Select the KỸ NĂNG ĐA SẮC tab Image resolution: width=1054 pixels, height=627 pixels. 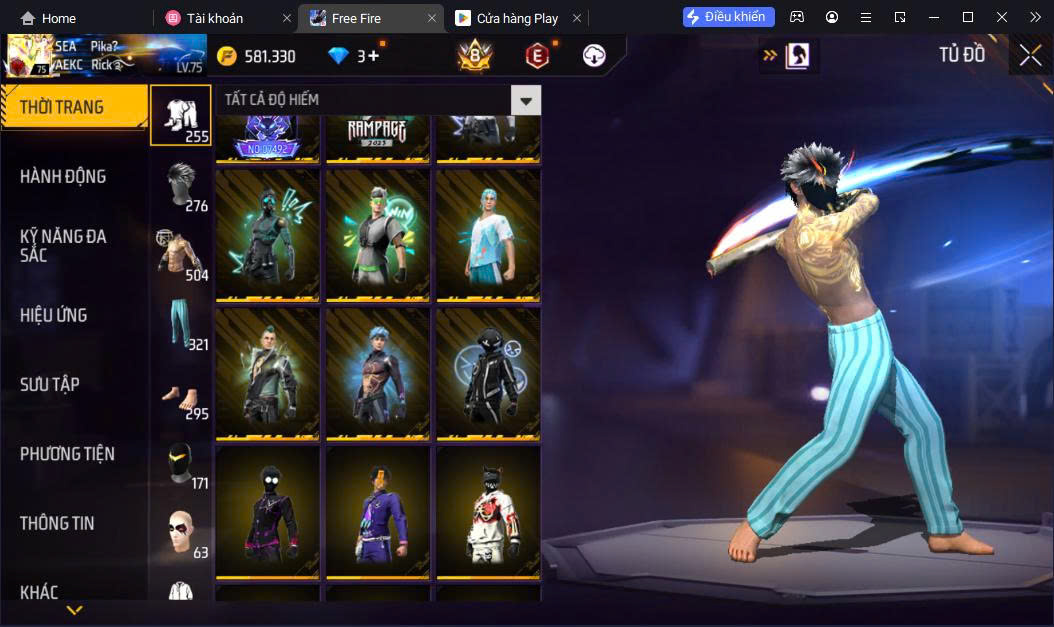click(x=63, y=245)
